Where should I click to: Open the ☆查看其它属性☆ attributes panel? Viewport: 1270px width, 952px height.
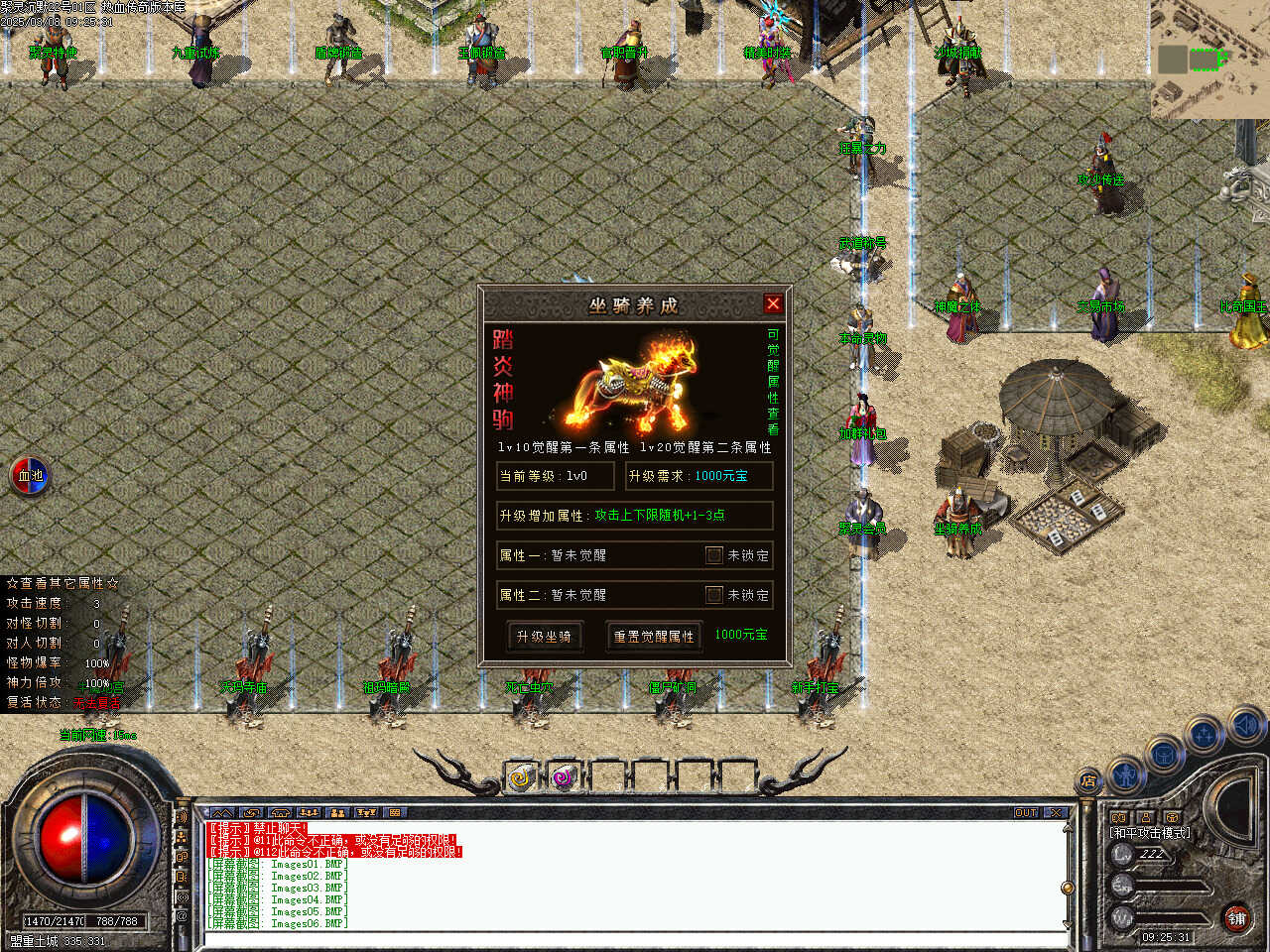point(63,583)
